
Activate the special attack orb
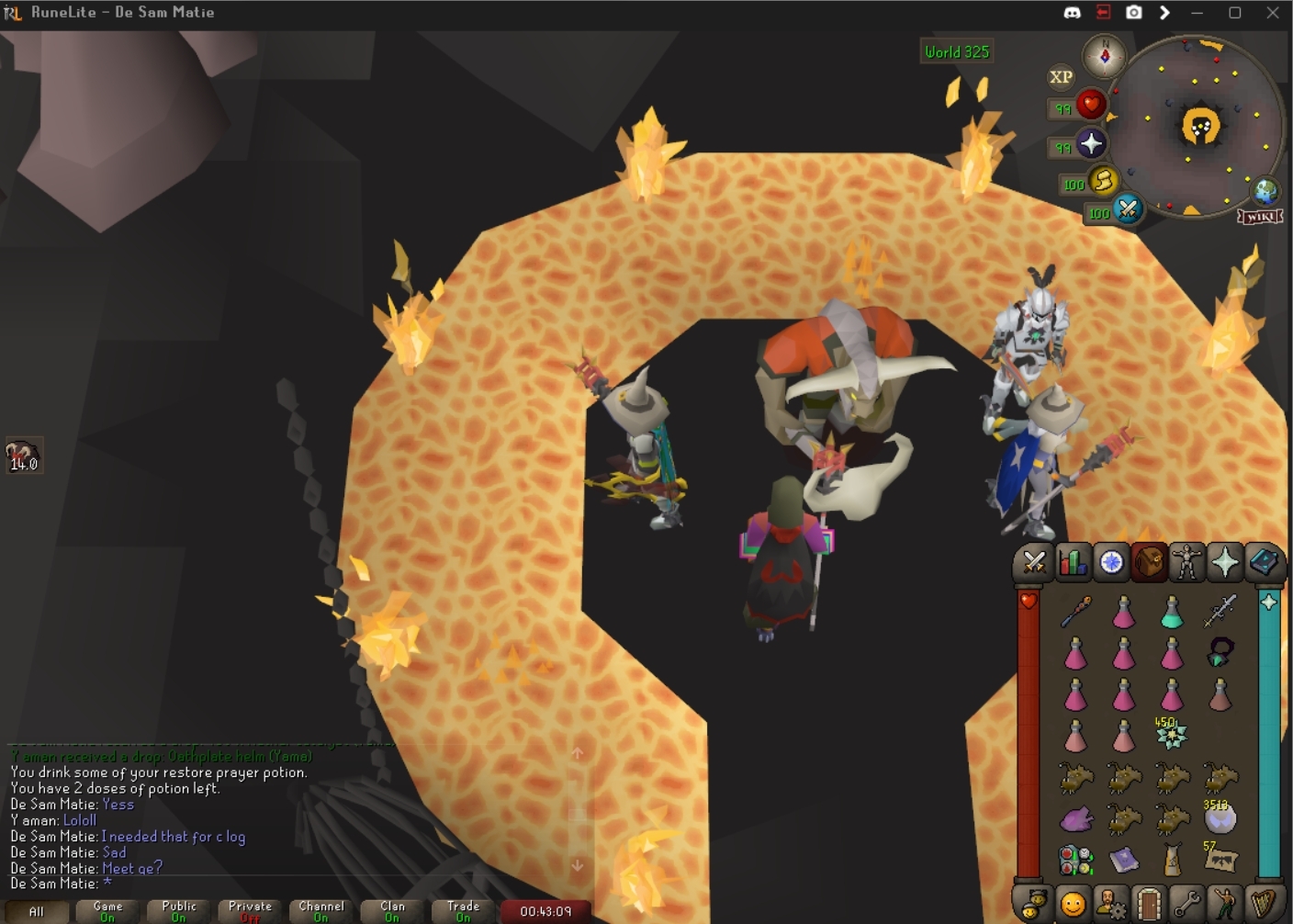point(1128,209)
